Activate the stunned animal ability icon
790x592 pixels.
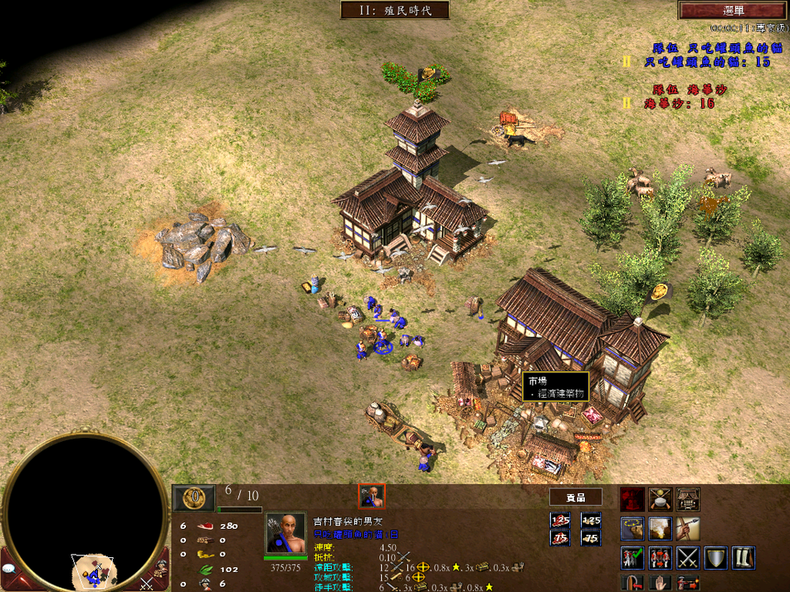632,529
